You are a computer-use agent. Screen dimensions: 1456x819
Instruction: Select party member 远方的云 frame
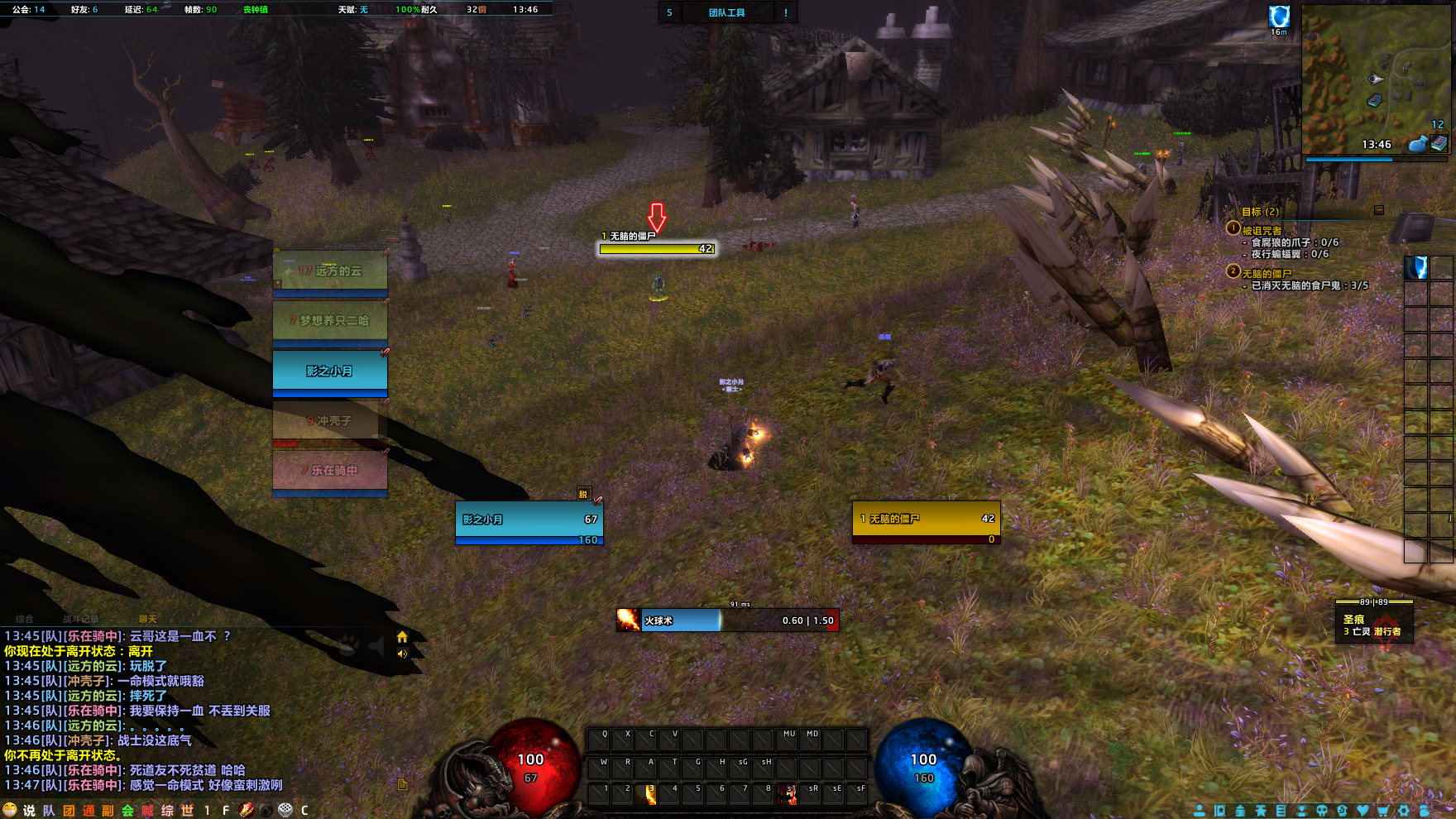click(x=330, y=272)
